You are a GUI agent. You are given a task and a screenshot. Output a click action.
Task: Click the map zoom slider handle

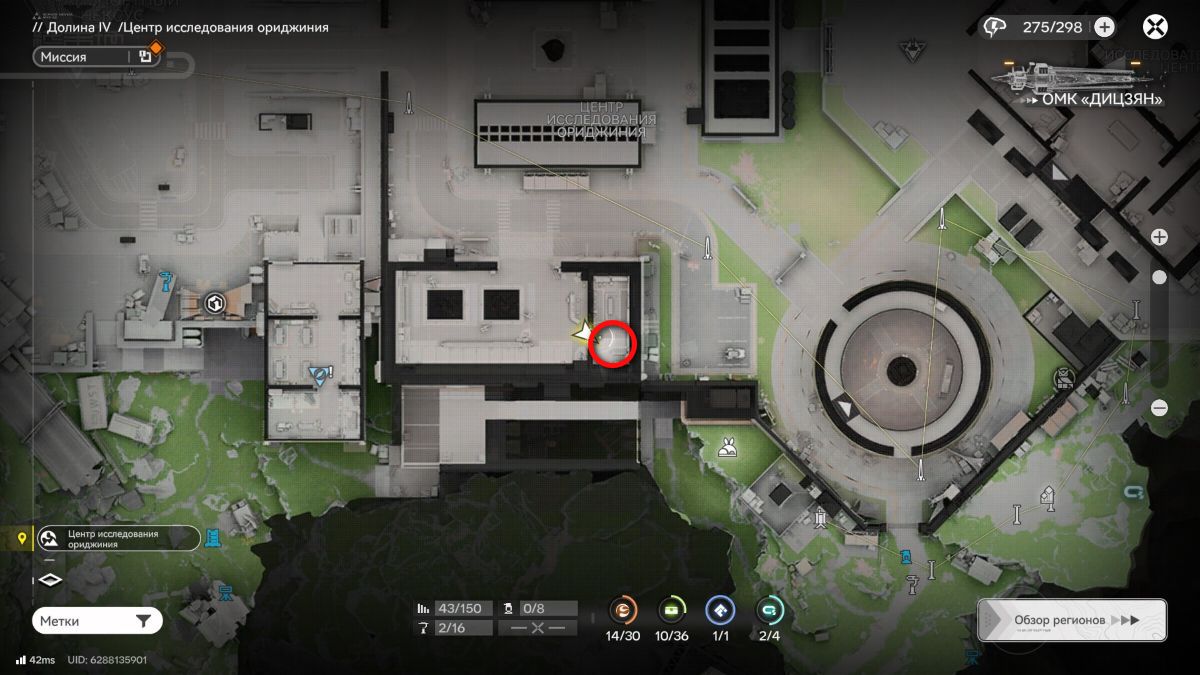(x=1159, y=277)
